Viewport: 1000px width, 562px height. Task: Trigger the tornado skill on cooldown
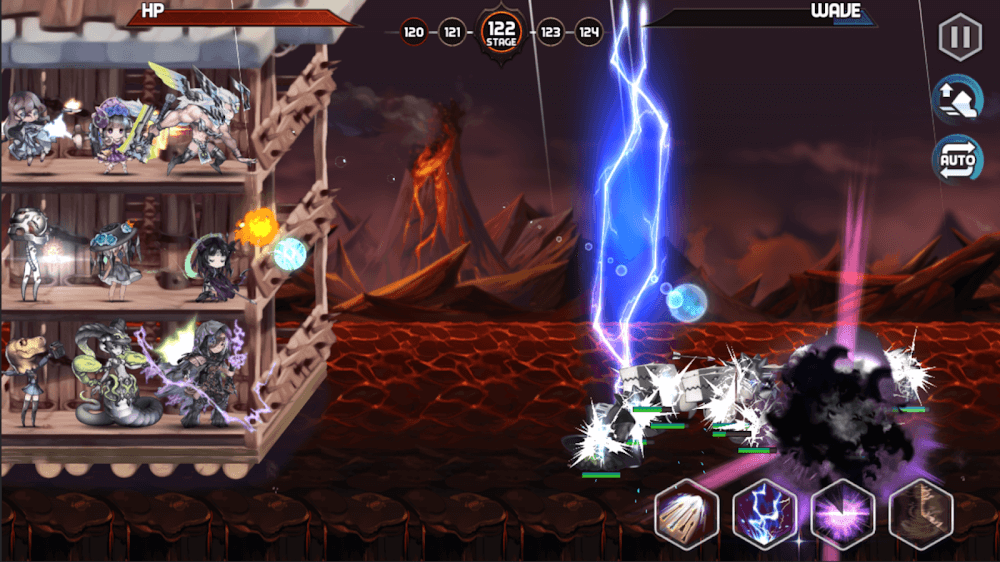click(920, 513)
